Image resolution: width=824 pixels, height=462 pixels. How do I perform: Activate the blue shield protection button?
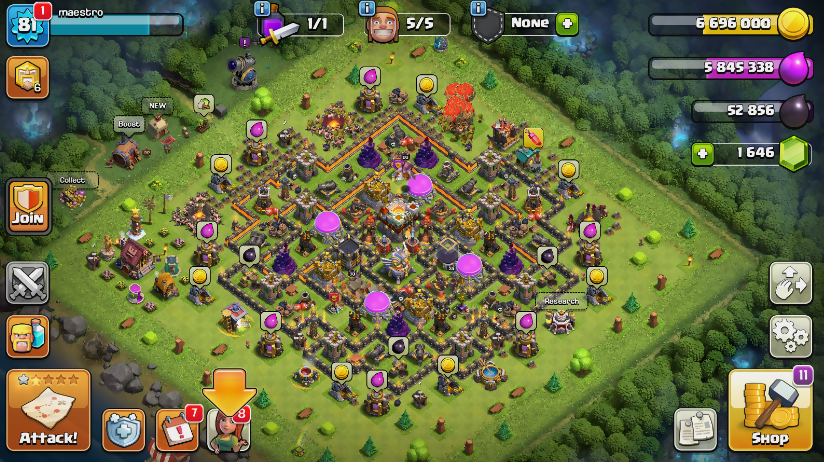[x=124, y=430]
